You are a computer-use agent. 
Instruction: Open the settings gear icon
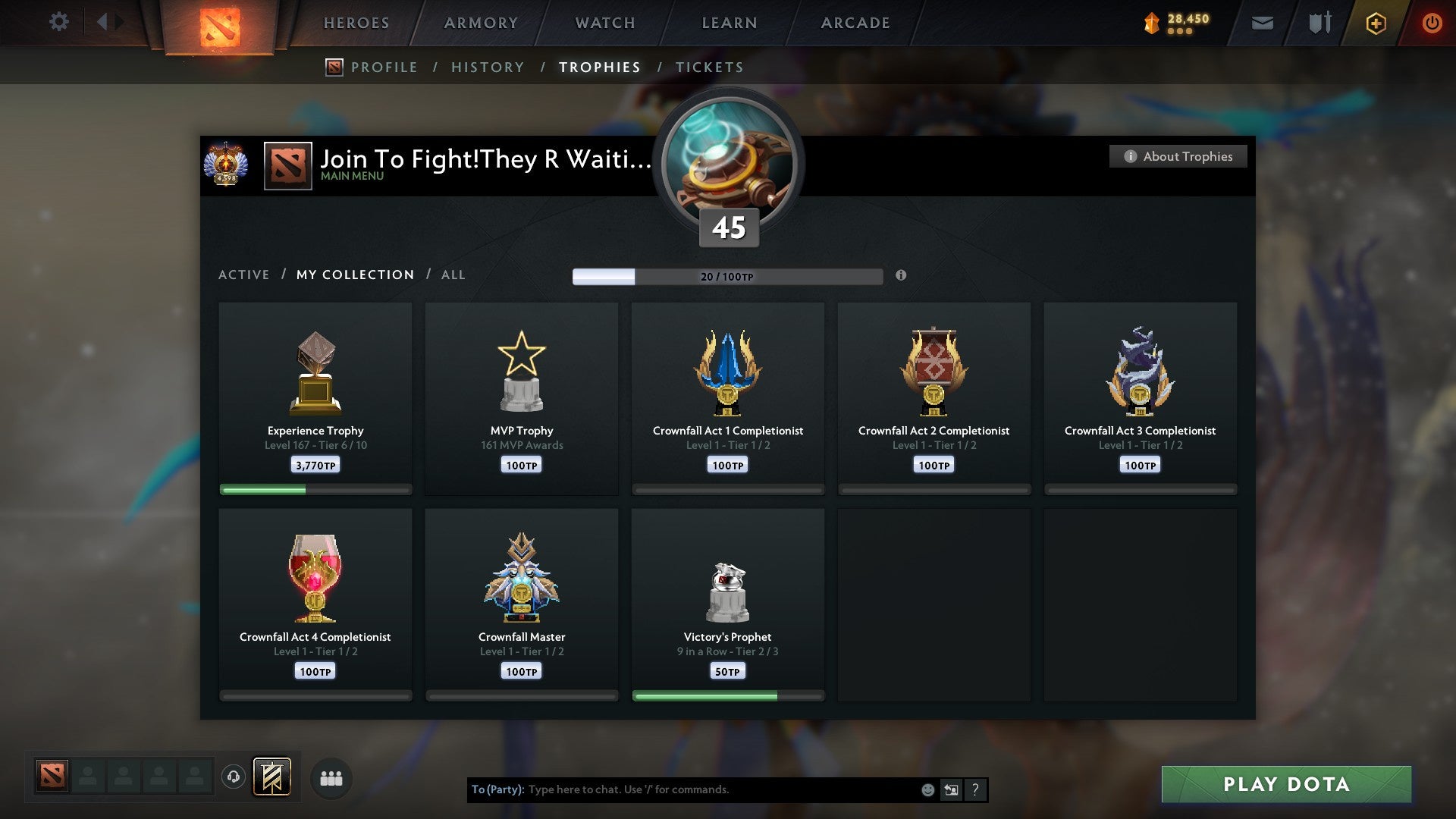pyautogui.click(x=59, y=22)
